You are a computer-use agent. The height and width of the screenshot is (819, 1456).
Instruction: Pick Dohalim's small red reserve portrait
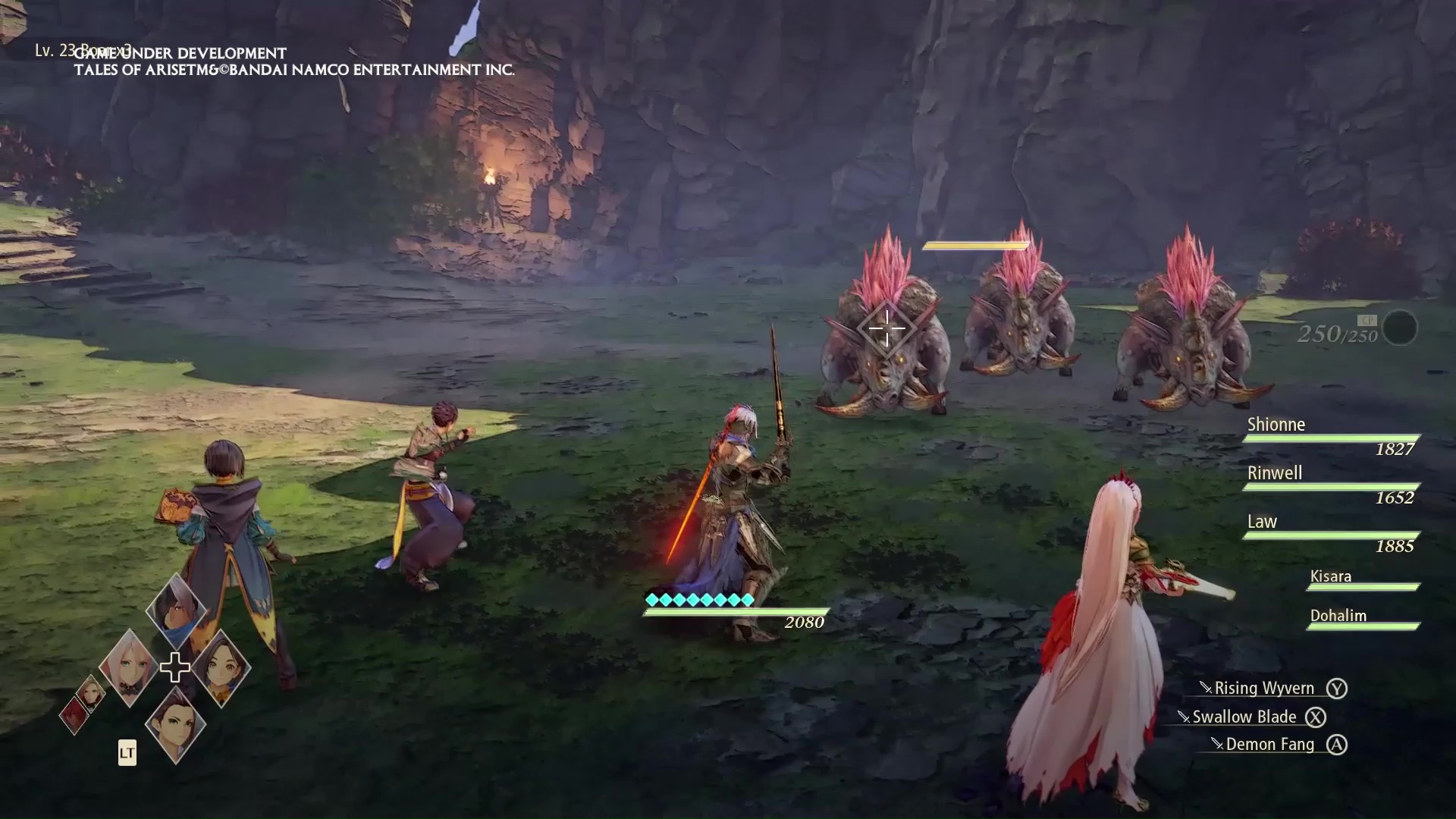pos(74,714)
